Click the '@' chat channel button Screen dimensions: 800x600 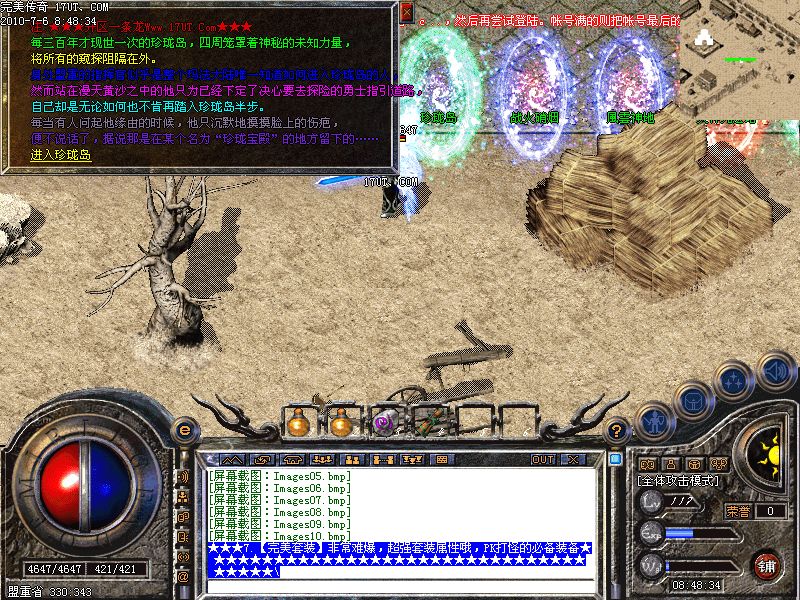tap(183, 577)
